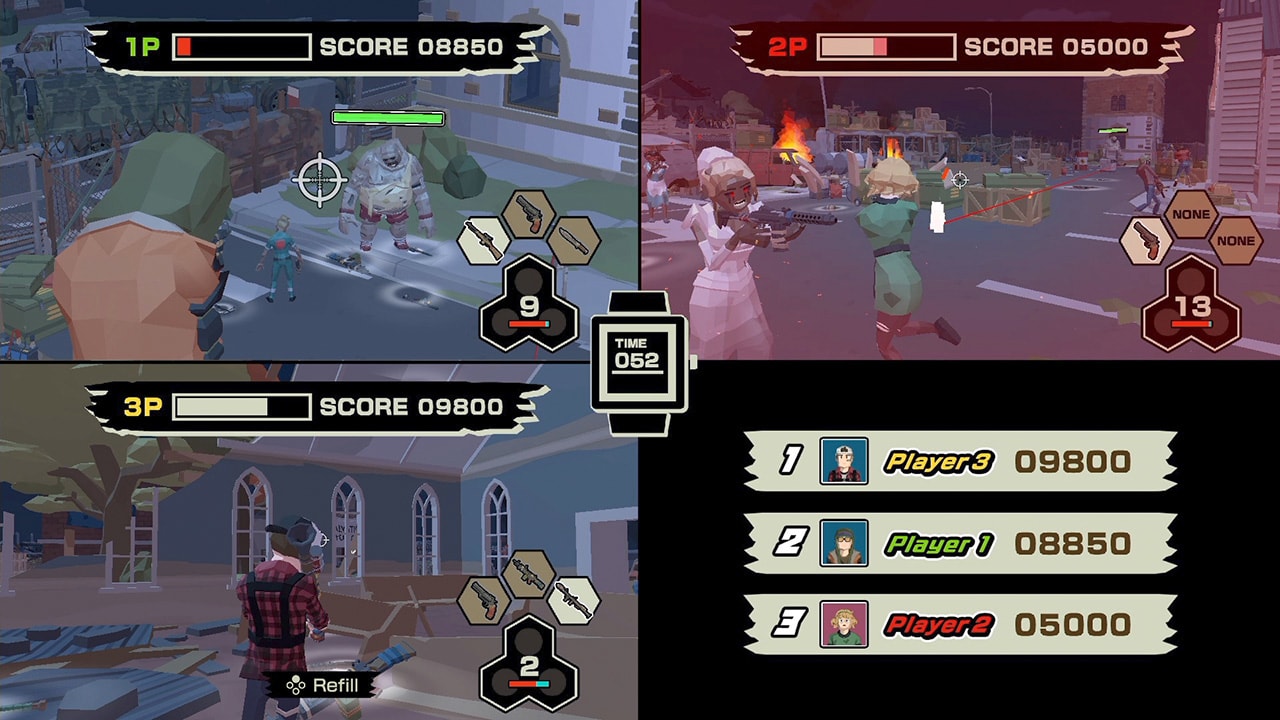Select Player 1's revolver weapon icon
1280x720 pixels.
point(528,215)
